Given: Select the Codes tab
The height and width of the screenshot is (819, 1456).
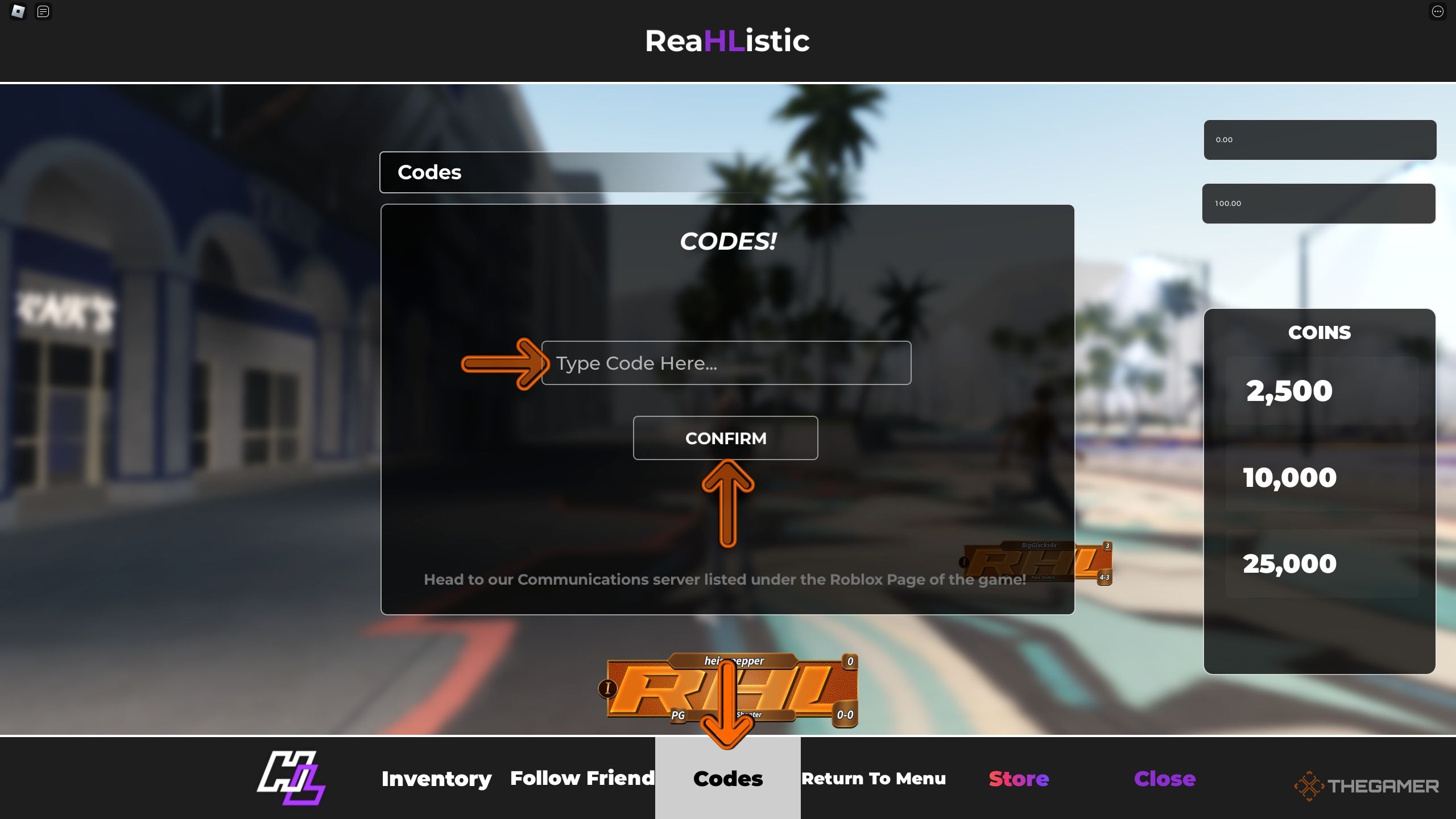Looking at the screenshot, I should click(727, 778).
